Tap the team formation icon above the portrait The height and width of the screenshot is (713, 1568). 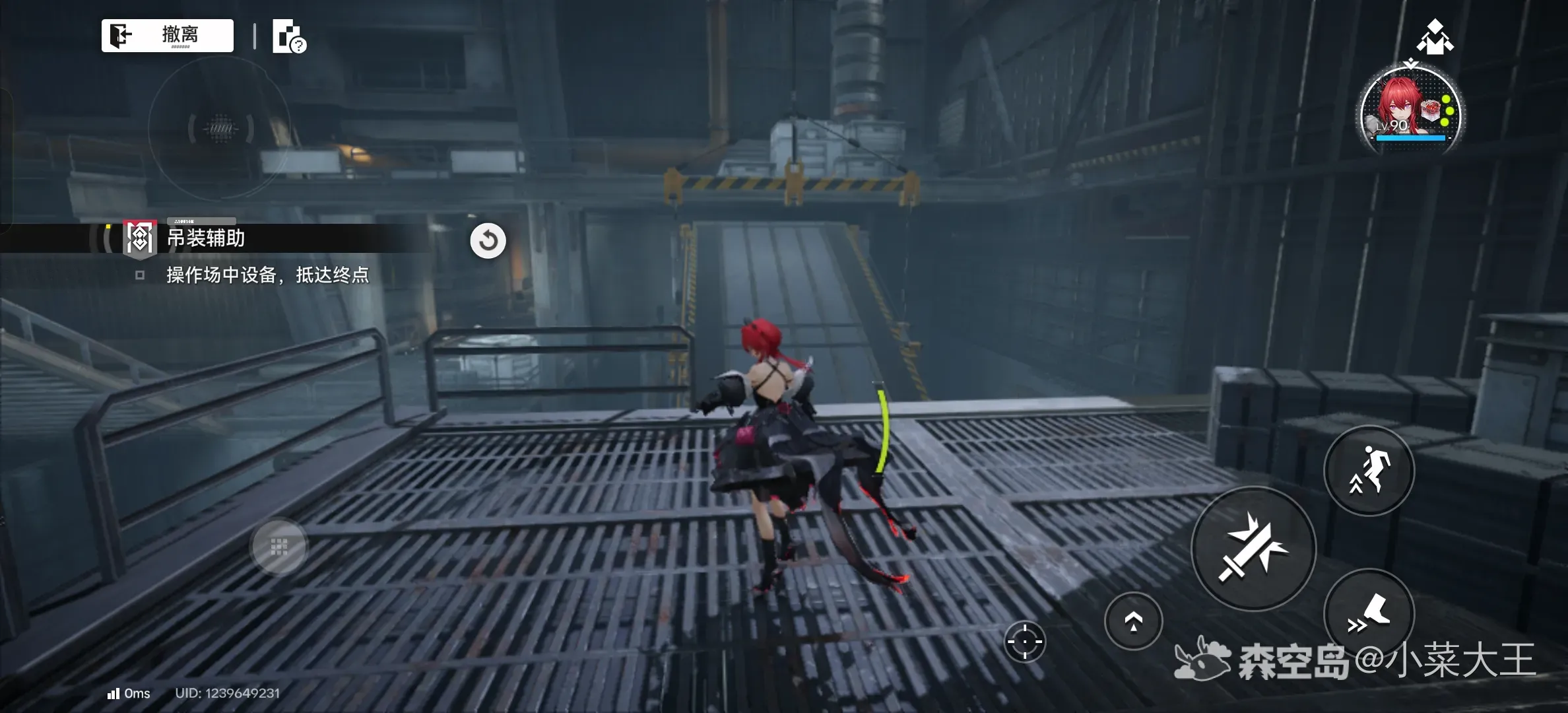1435,37
